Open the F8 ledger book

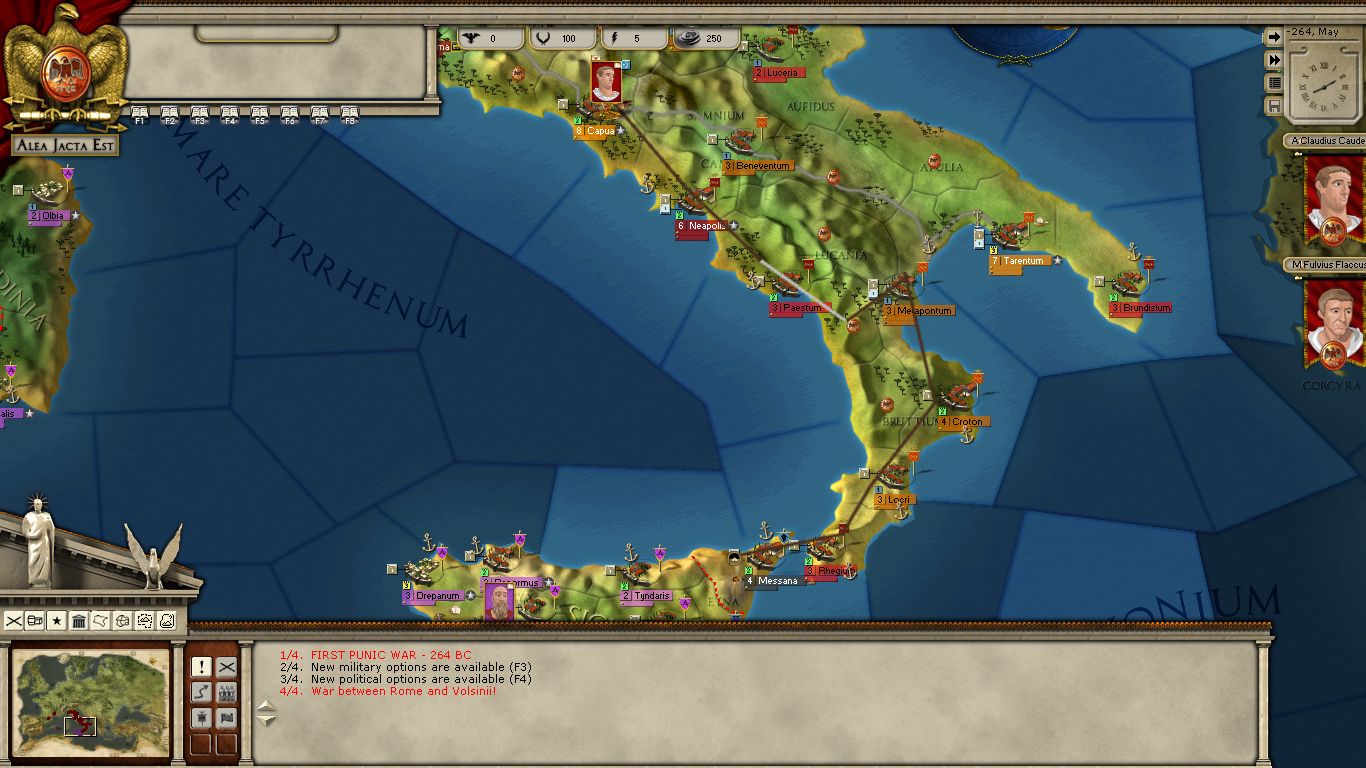tap(349, 113)
